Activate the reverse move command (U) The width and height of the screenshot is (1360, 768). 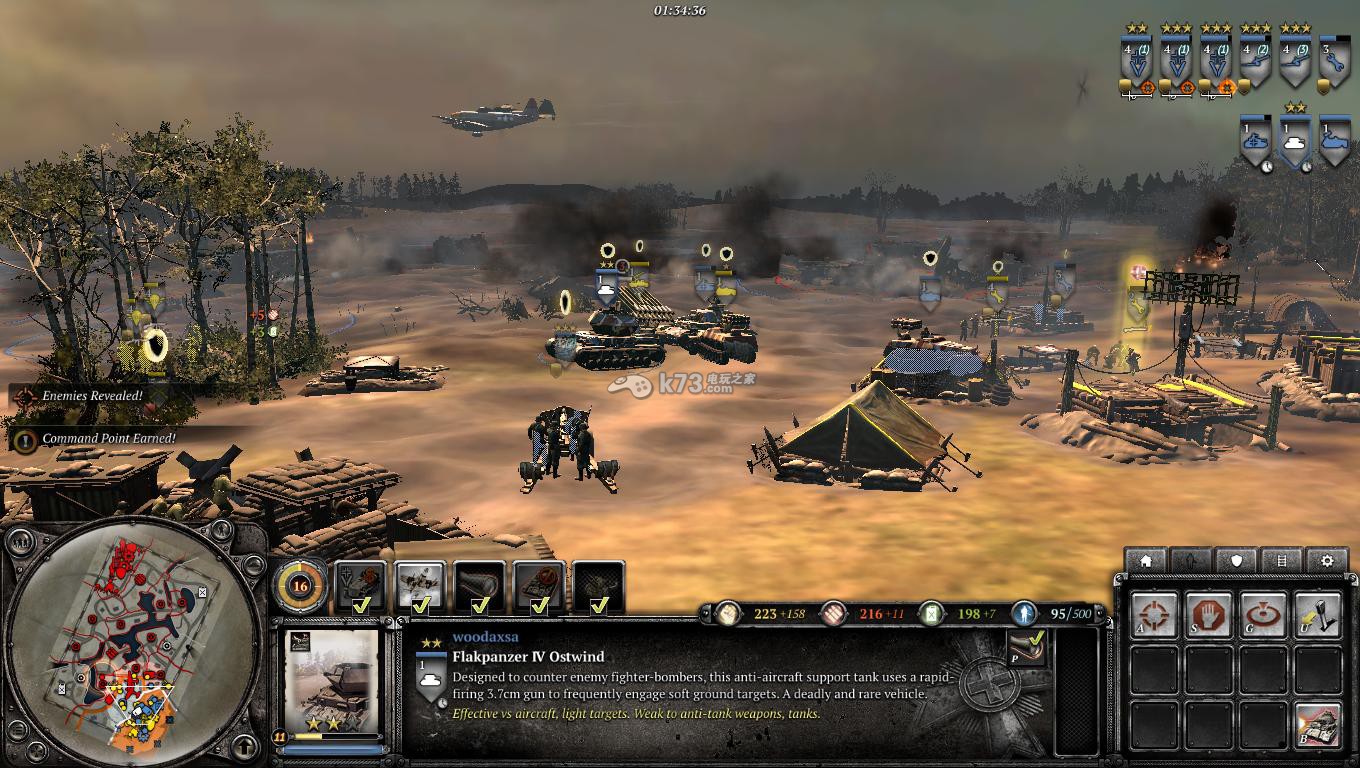pos(1317,614)
